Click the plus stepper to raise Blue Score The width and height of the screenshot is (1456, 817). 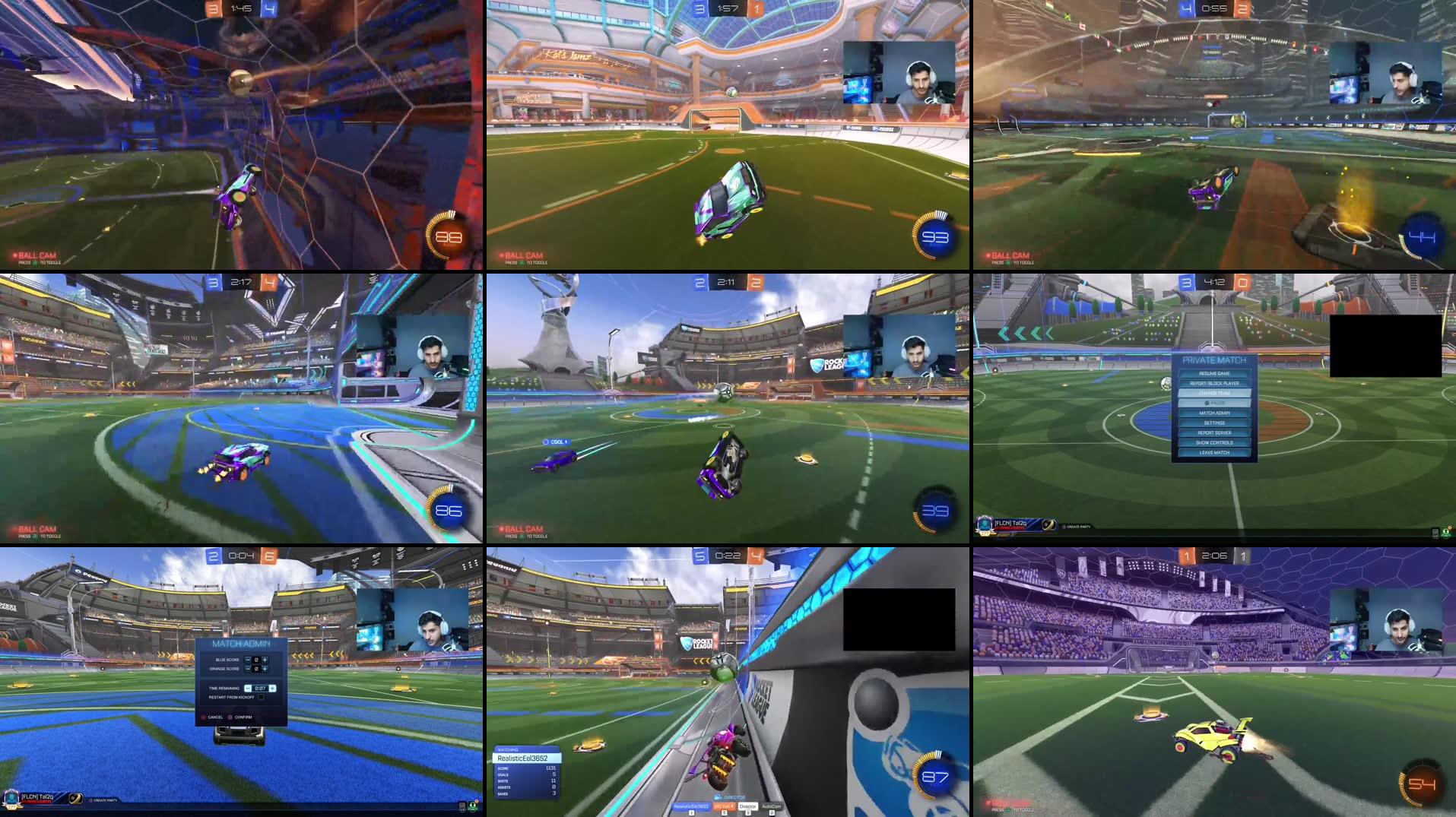pos(265,660)
